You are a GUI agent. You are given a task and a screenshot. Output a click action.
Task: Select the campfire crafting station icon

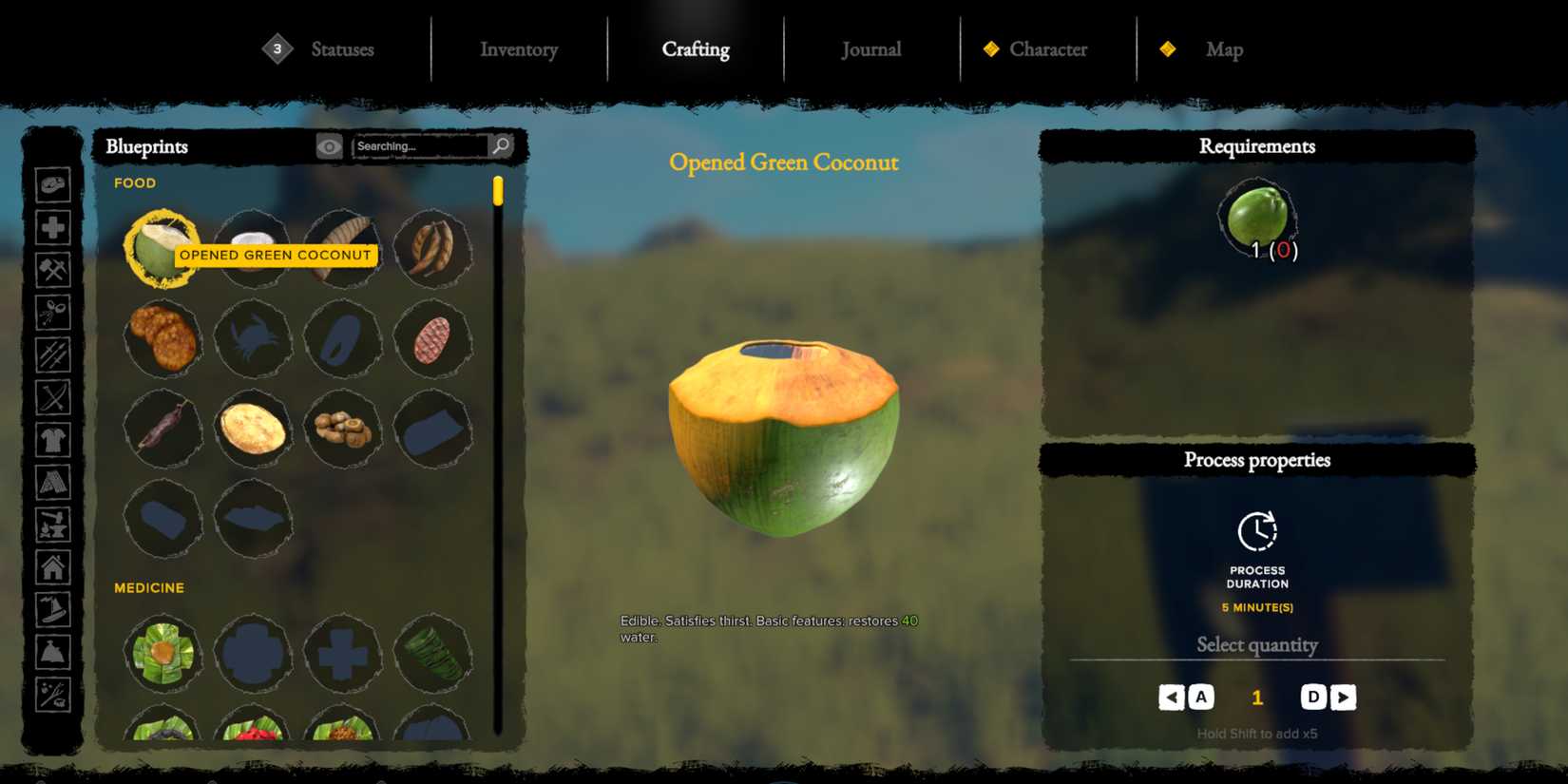(54, 525)
